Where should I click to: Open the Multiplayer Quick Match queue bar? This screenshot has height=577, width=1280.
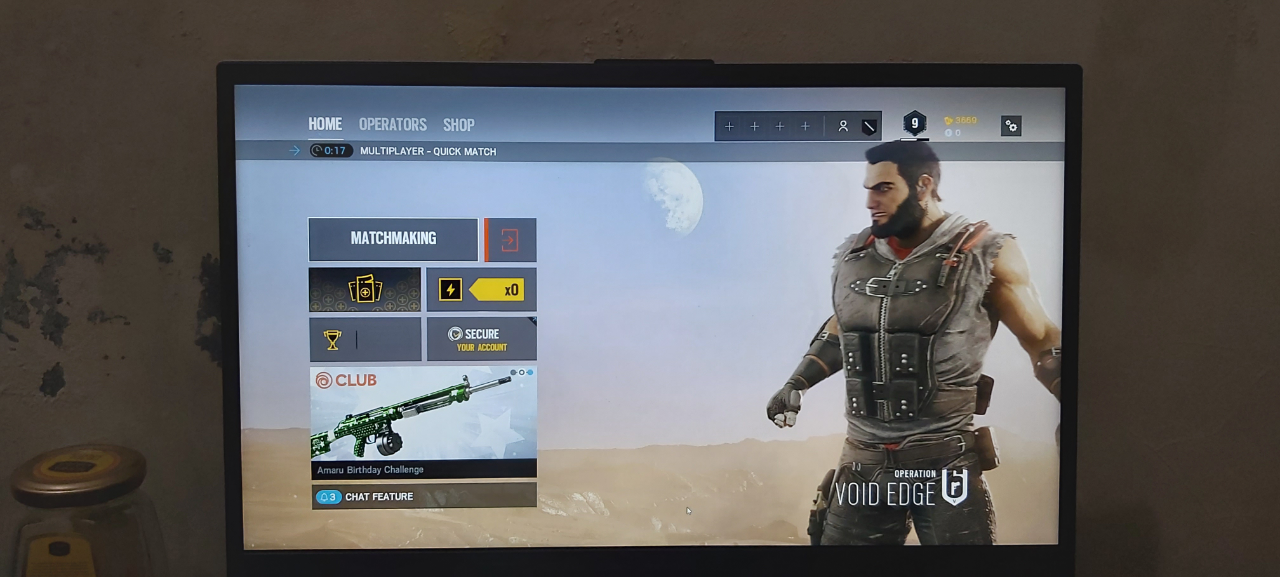[428, 151]
